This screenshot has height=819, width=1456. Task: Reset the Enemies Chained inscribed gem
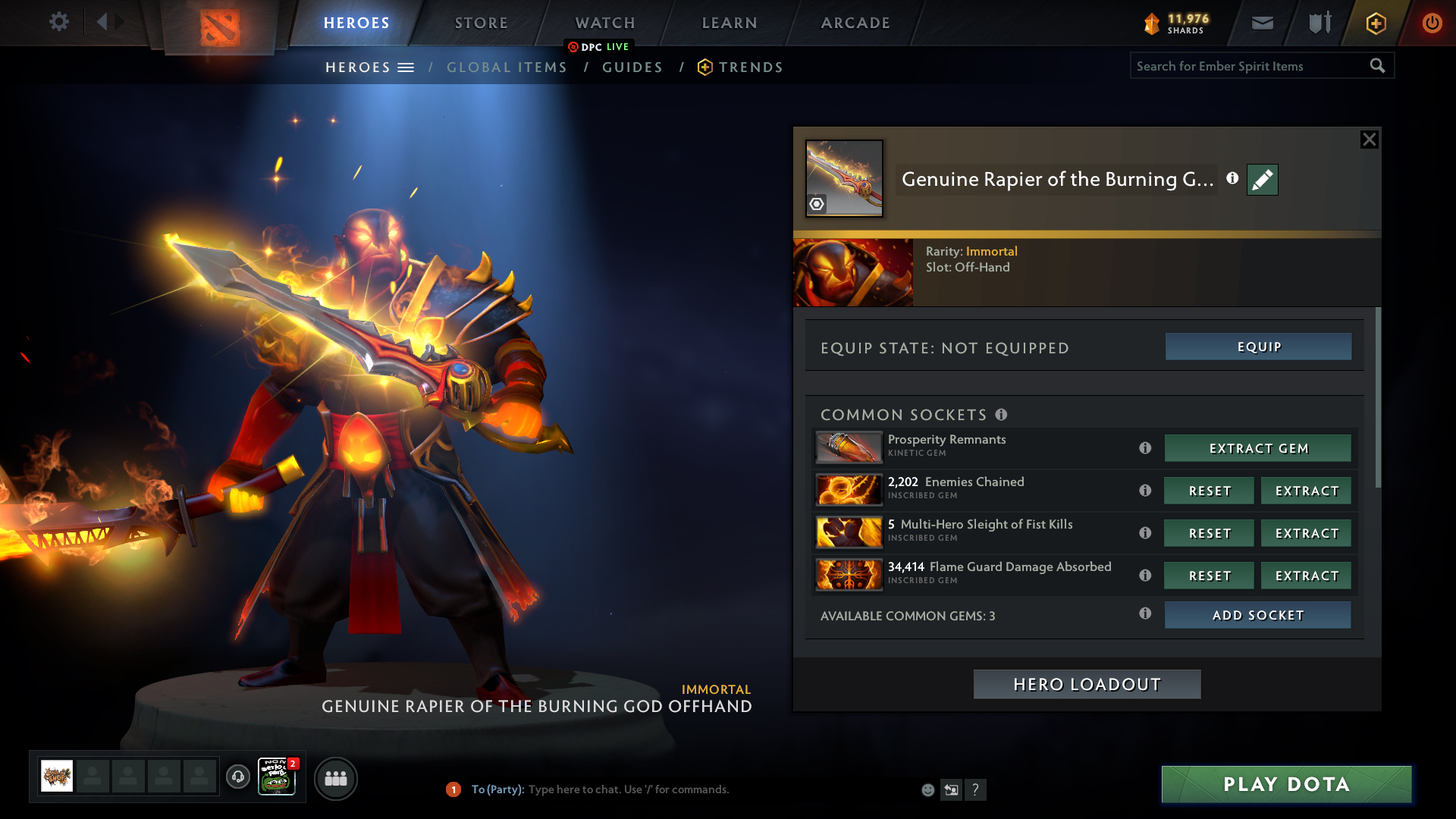click(x=1209, y=491)
